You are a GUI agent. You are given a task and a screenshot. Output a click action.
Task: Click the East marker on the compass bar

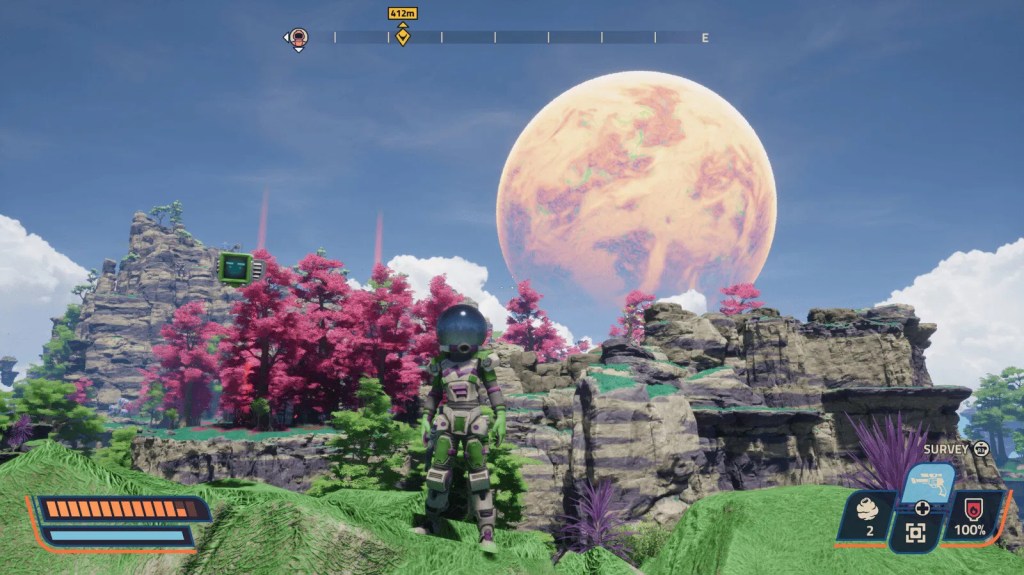(x=705, y=38)
